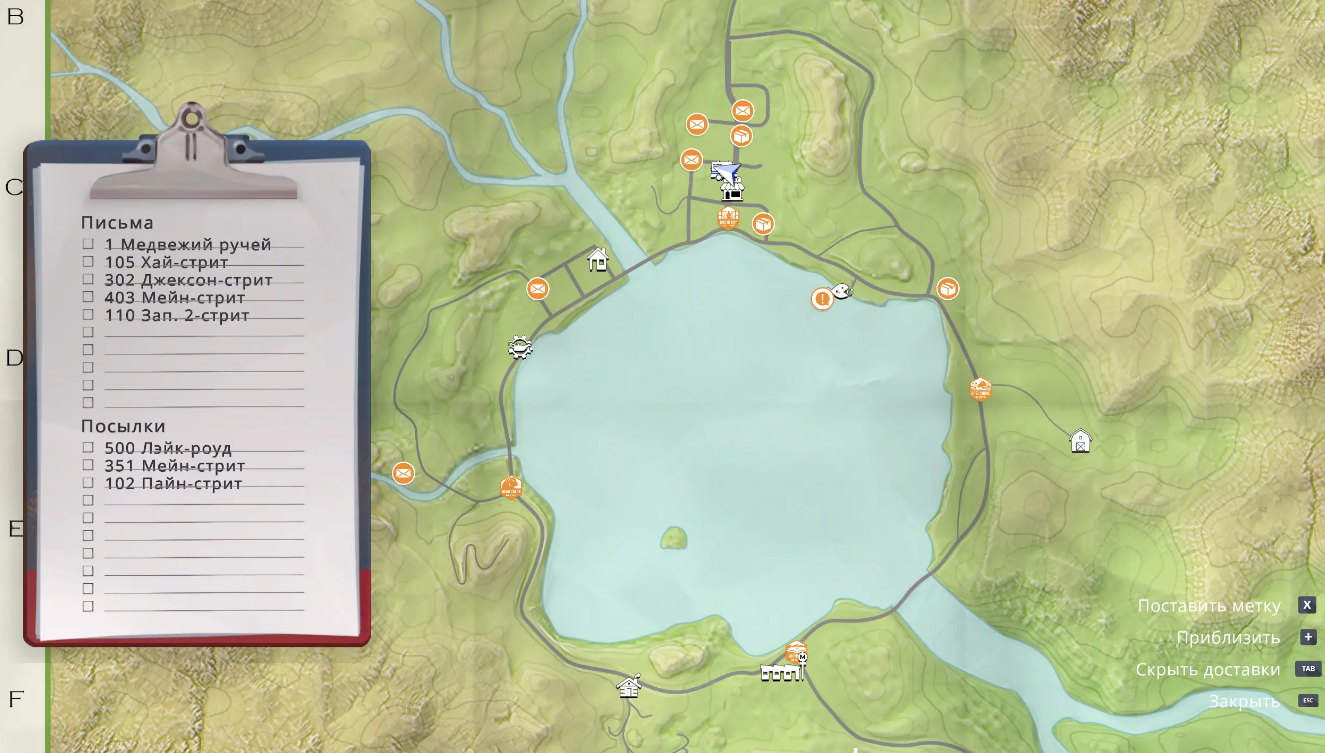The width and height of the screenshot is (1325, 753).
Task: Select the 500 Лэйк-роуд parcel entry
Action: coord(168,448)
